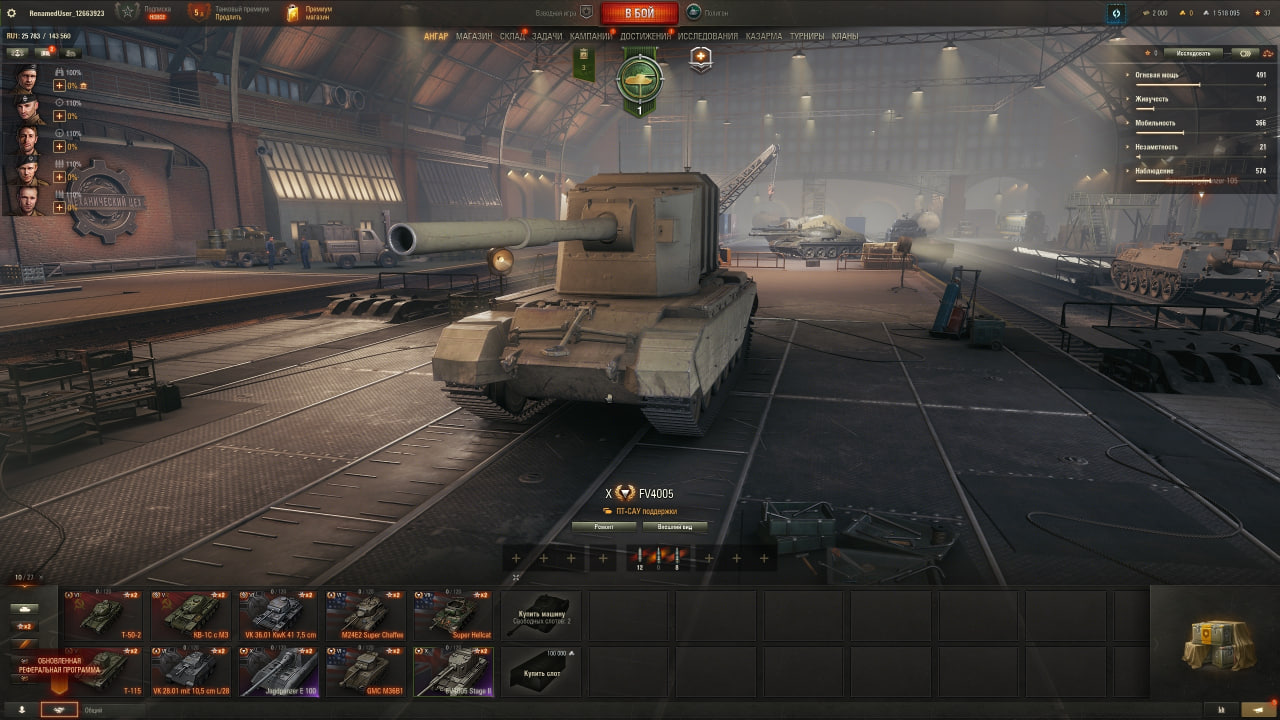1280x720 pixels.
Task: Click the green reserves icon above the tank
Action: click(x=640, y=77)
